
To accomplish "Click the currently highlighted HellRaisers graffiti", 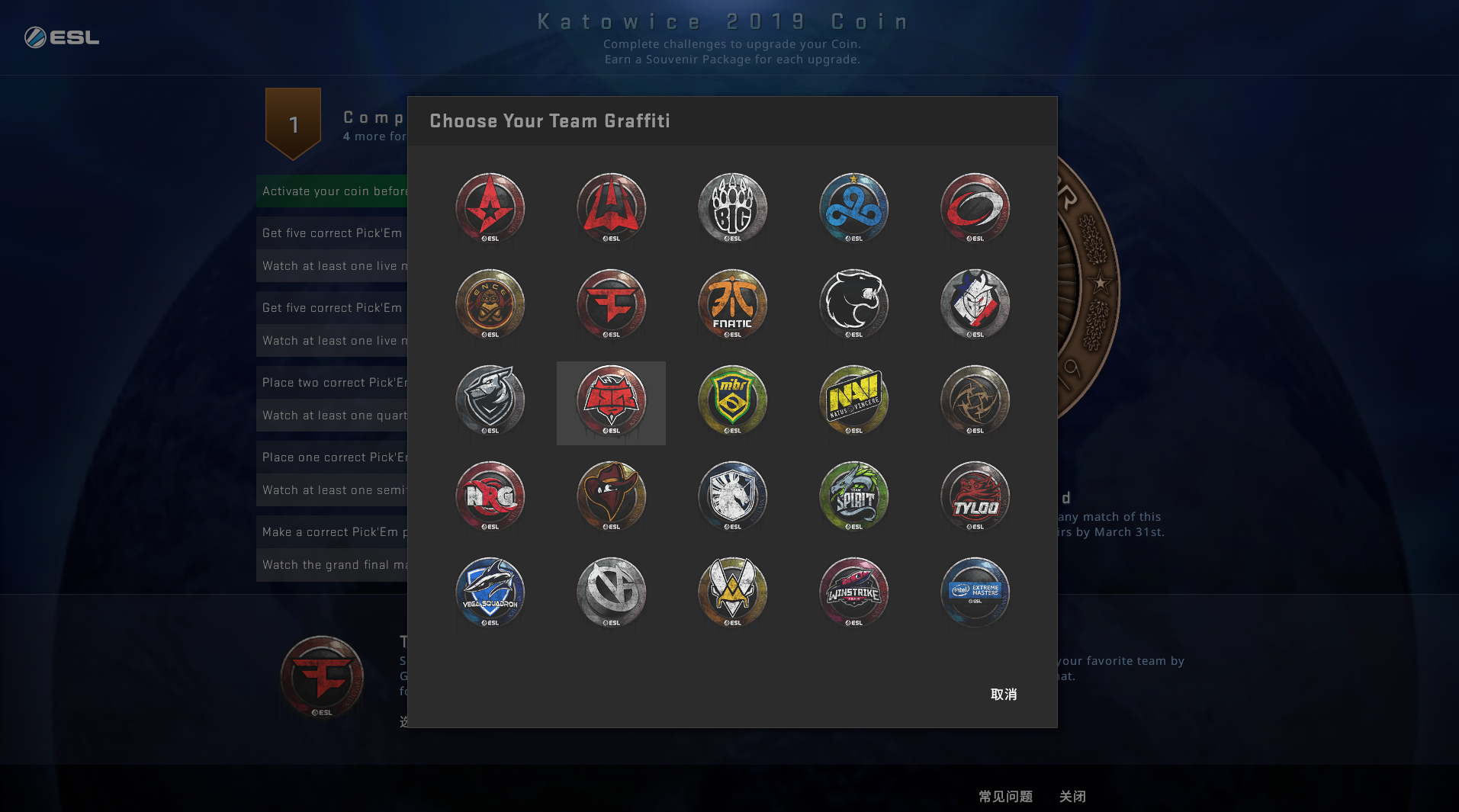I will pos(611,401).
